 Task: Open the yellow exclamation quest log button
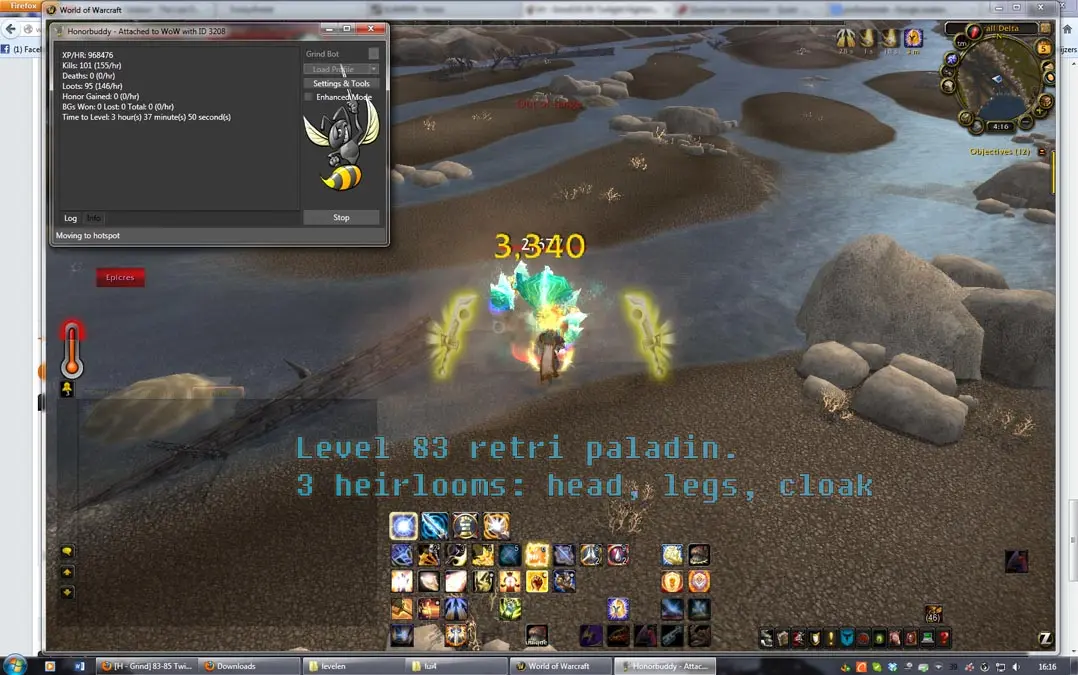830,638
